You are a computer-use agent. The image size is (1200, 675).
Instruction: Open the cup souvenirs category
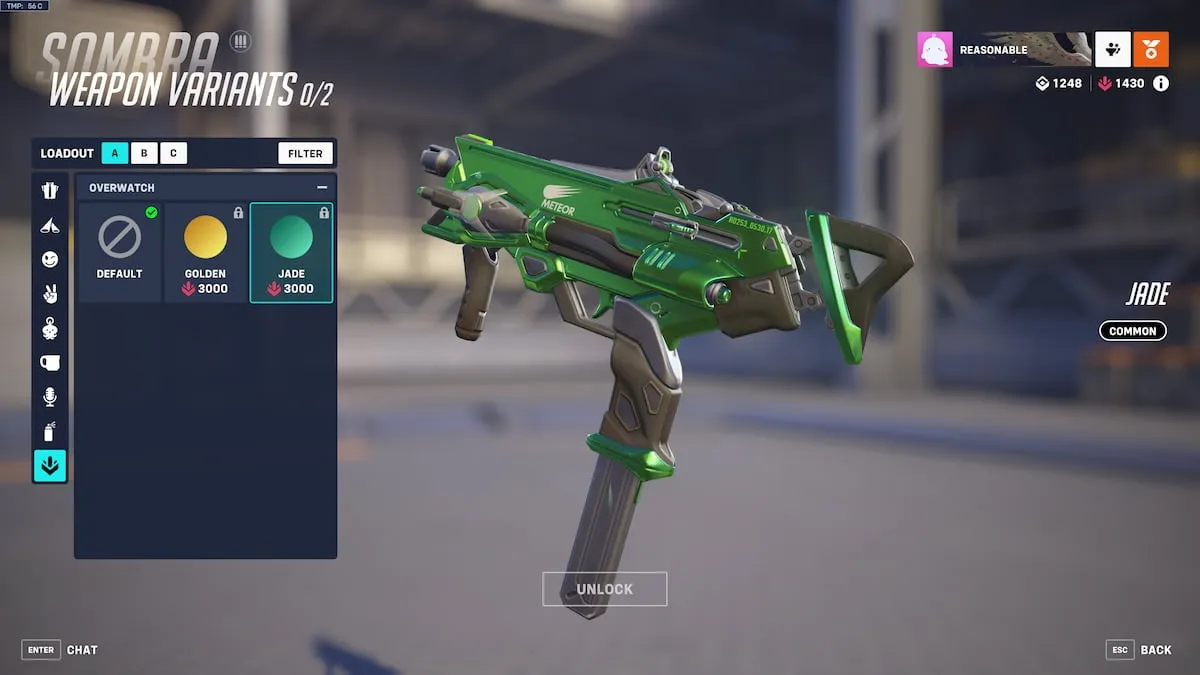[50, 362]
